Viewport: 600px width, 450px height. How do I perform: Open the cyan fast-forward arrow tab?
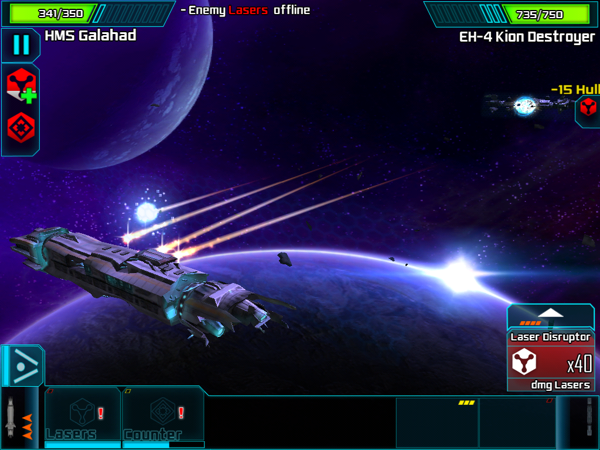[19, 365]
